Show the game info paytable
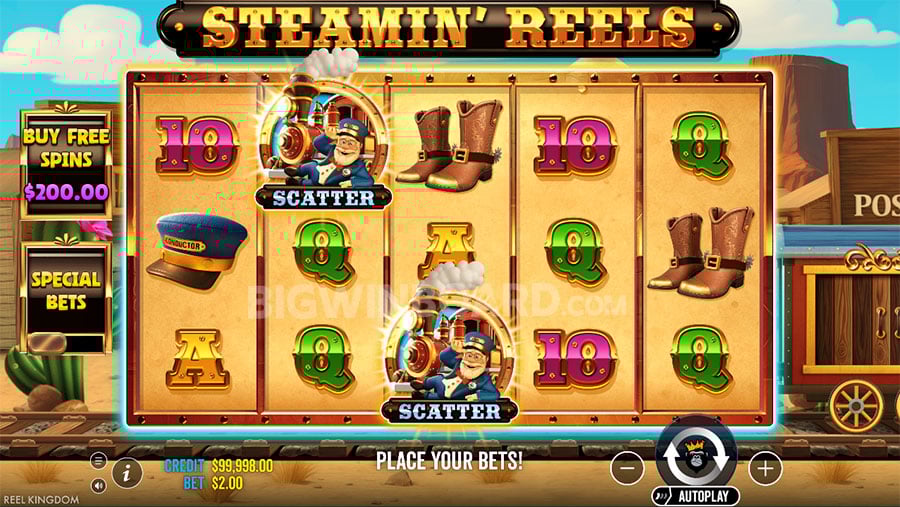 [x=127, y=472]
